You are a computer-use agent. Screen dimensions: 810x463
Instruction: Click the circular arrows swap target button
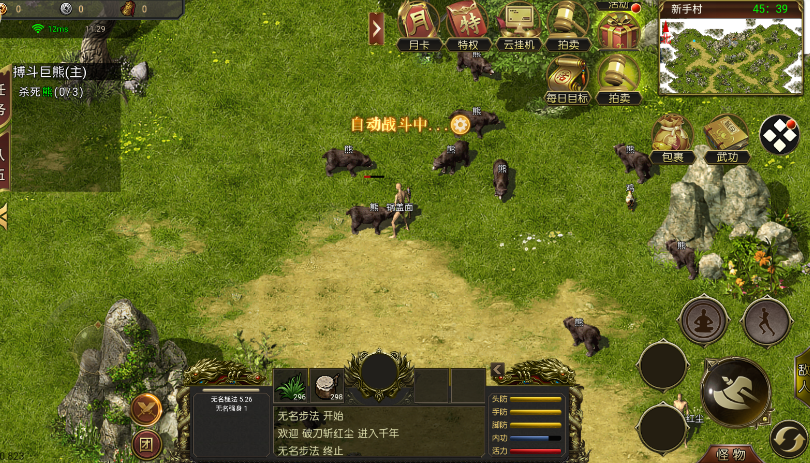pos(789,440)
